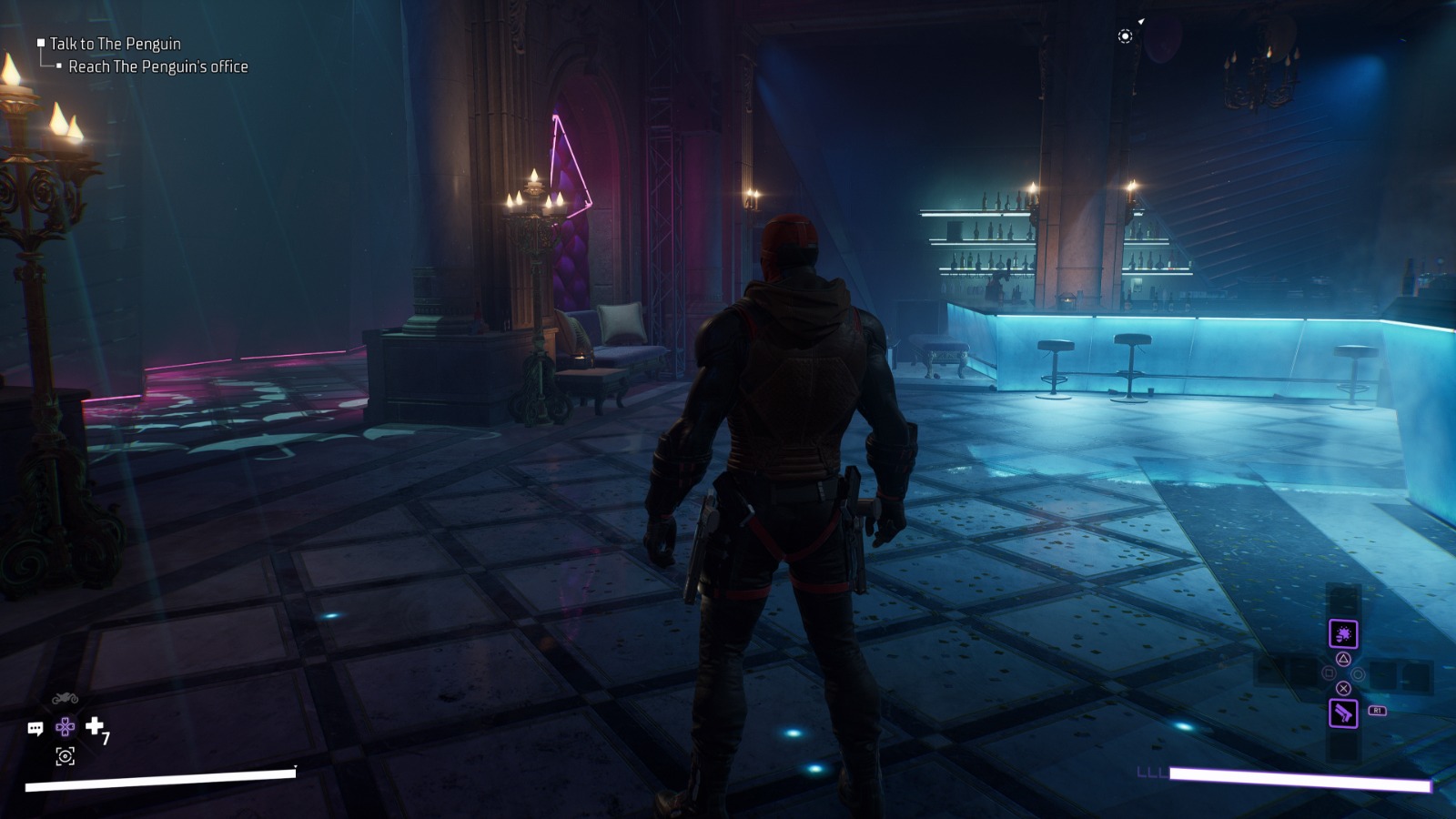Open the chat message bubble icon
The width and height of the screenshot is (1456, 819).
[x=36, y=728]
